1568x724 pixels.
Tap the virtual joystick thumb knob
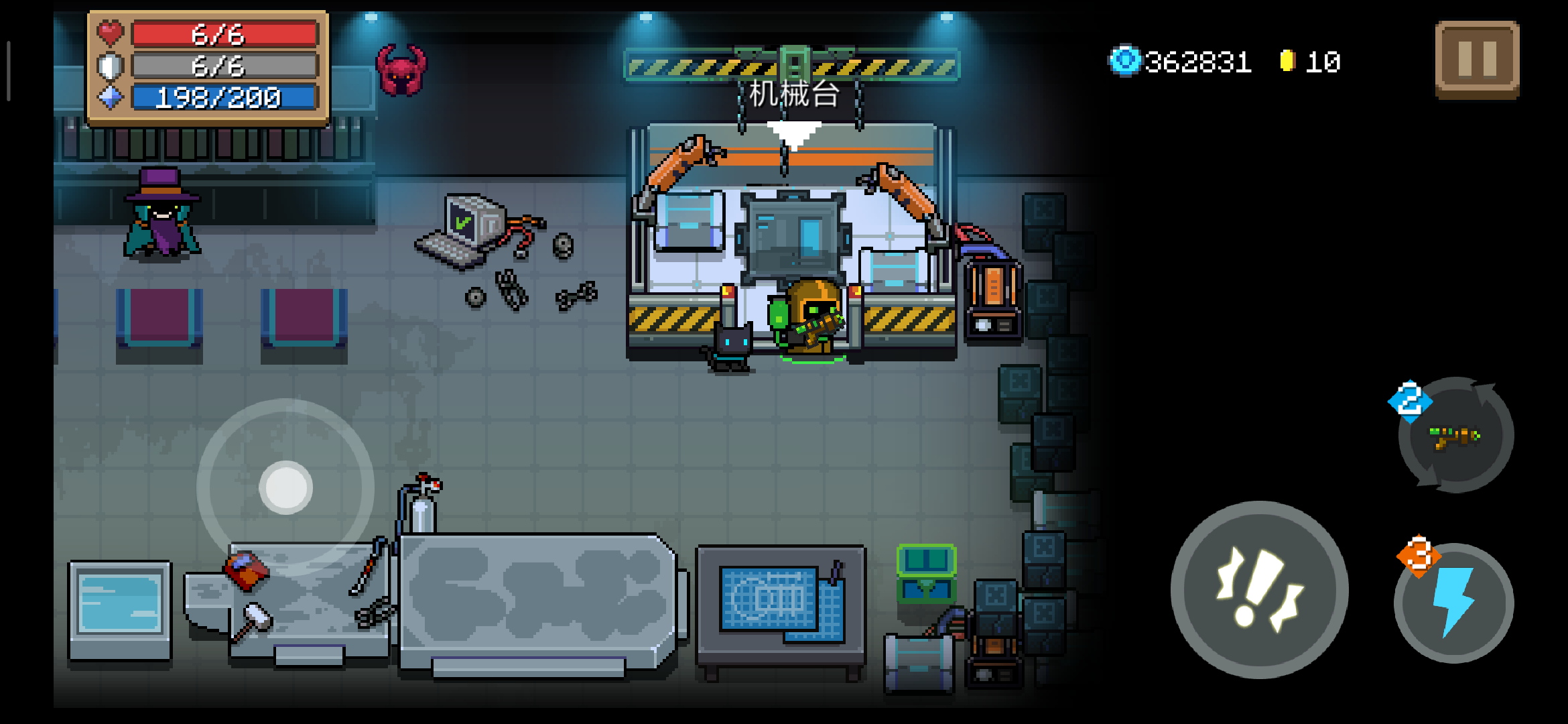(286, 487)
